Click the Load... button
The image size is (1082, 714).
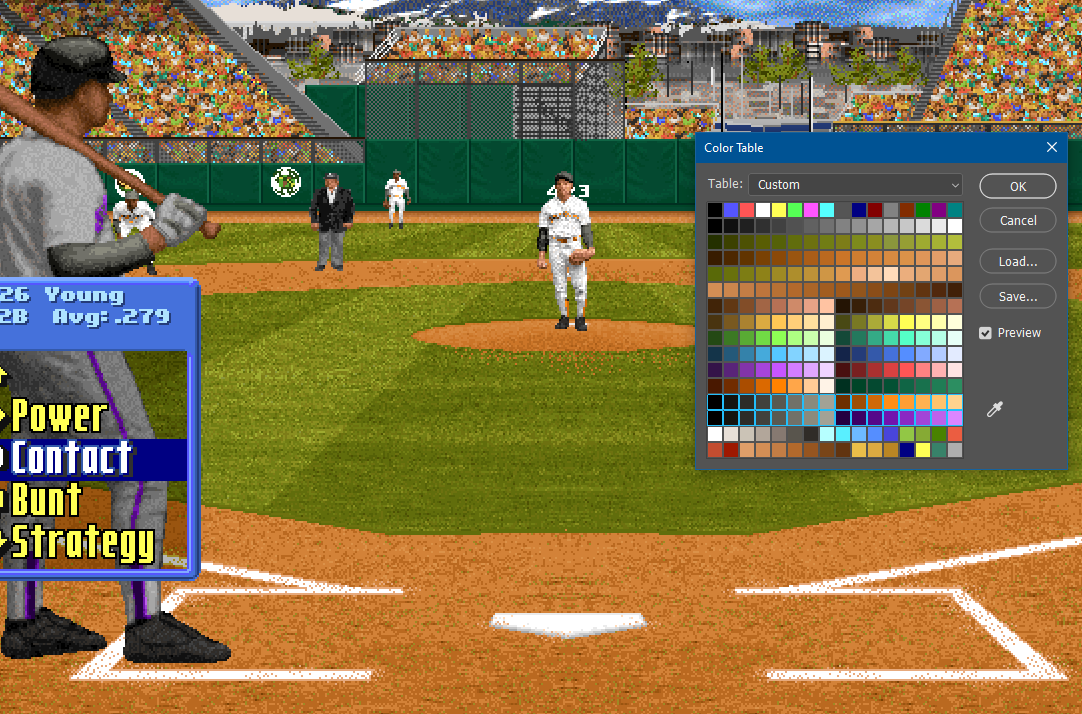point(1017,261)
